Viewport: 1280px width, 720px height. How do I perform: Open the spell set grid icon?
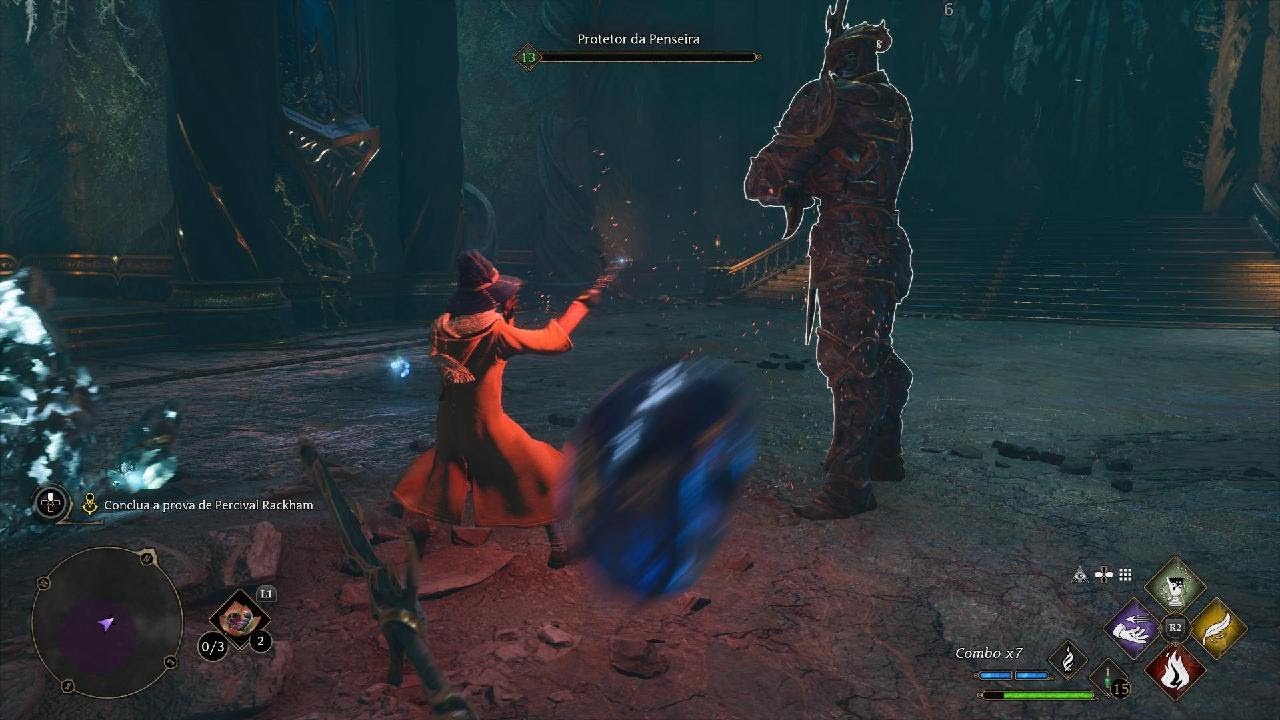1125,574
